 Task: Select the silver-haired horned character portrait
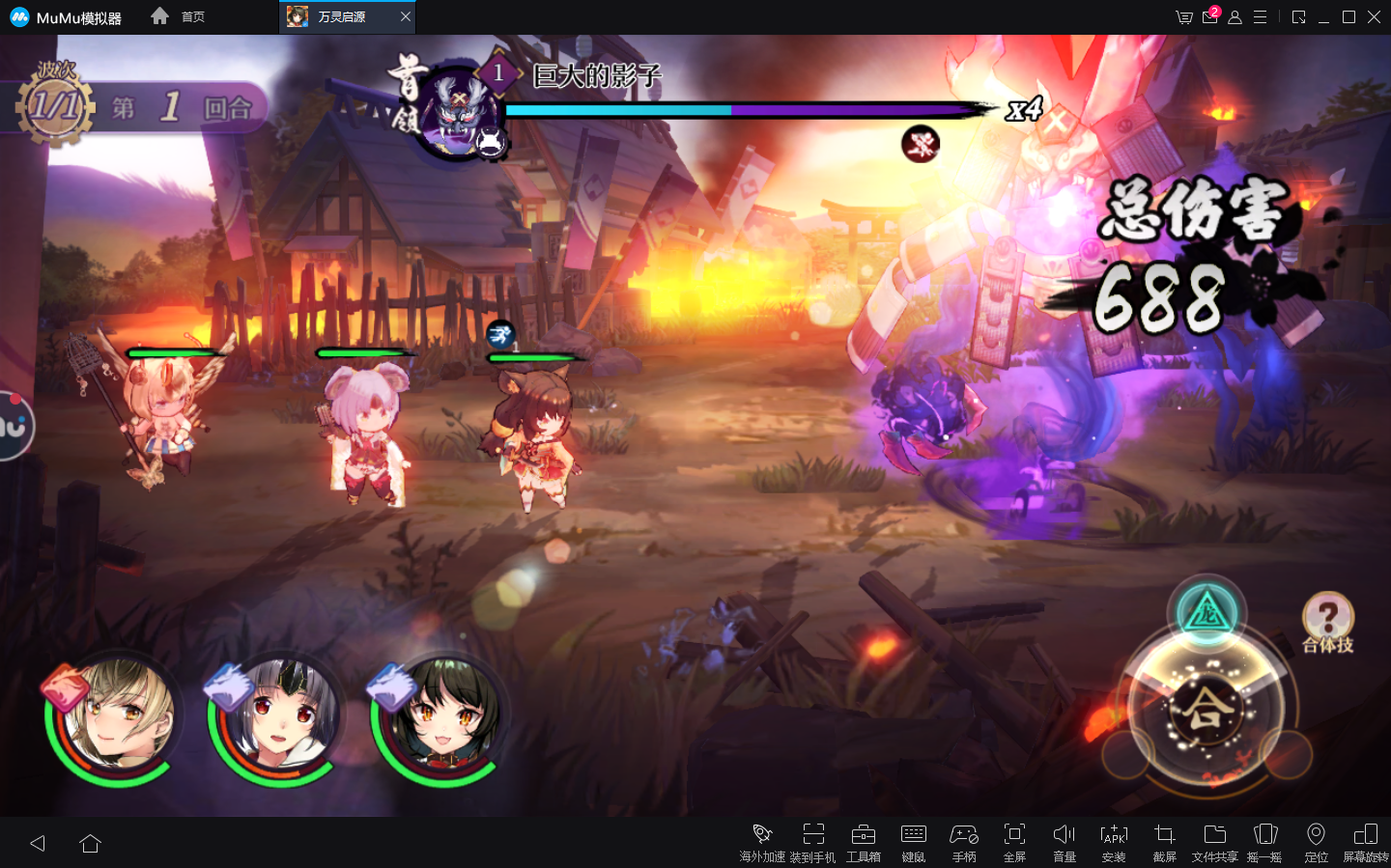pos(278,717)
